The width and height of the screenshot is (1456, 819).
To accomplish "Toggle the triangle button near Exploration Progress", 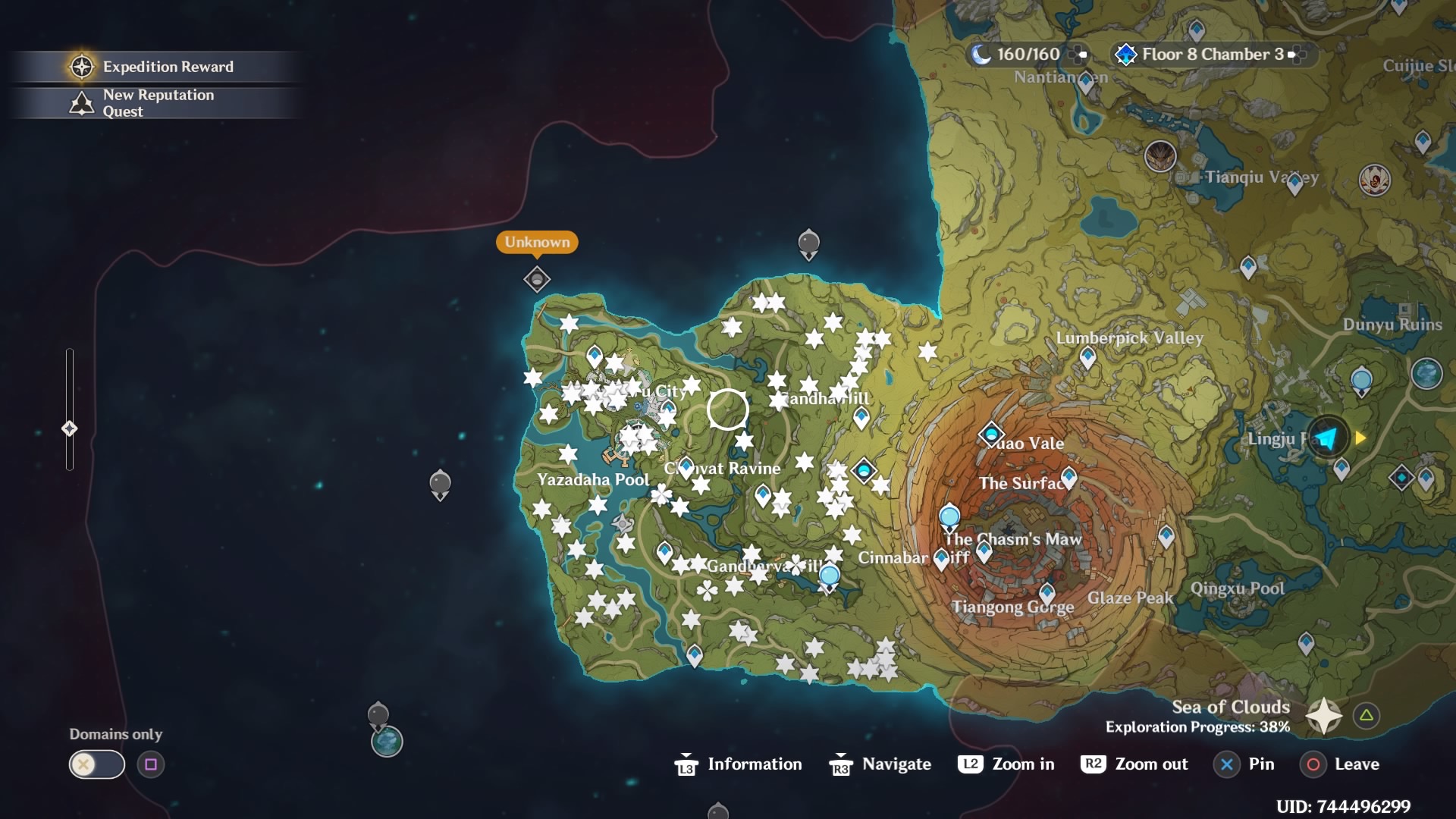I will (x=1367, y=714).
